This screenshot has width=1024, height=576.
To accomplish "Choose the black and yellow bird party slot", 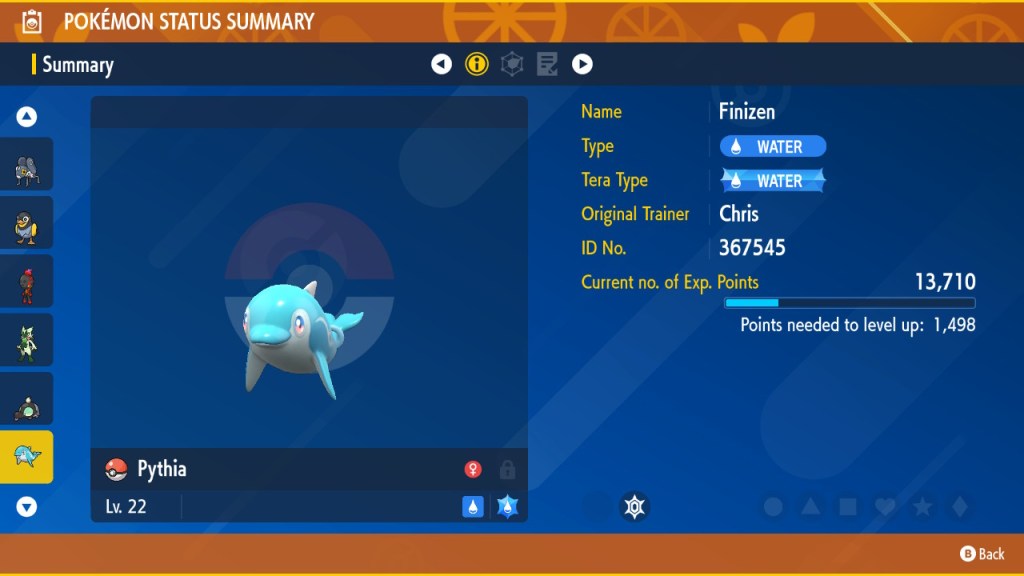I will [x=27, y=223].
